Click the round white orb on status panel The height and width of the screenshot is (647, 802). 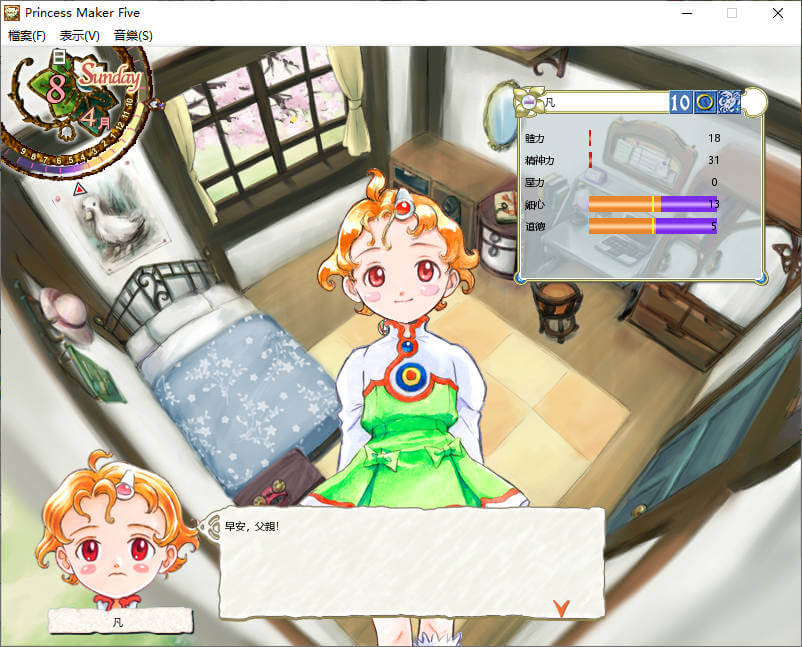755,101
